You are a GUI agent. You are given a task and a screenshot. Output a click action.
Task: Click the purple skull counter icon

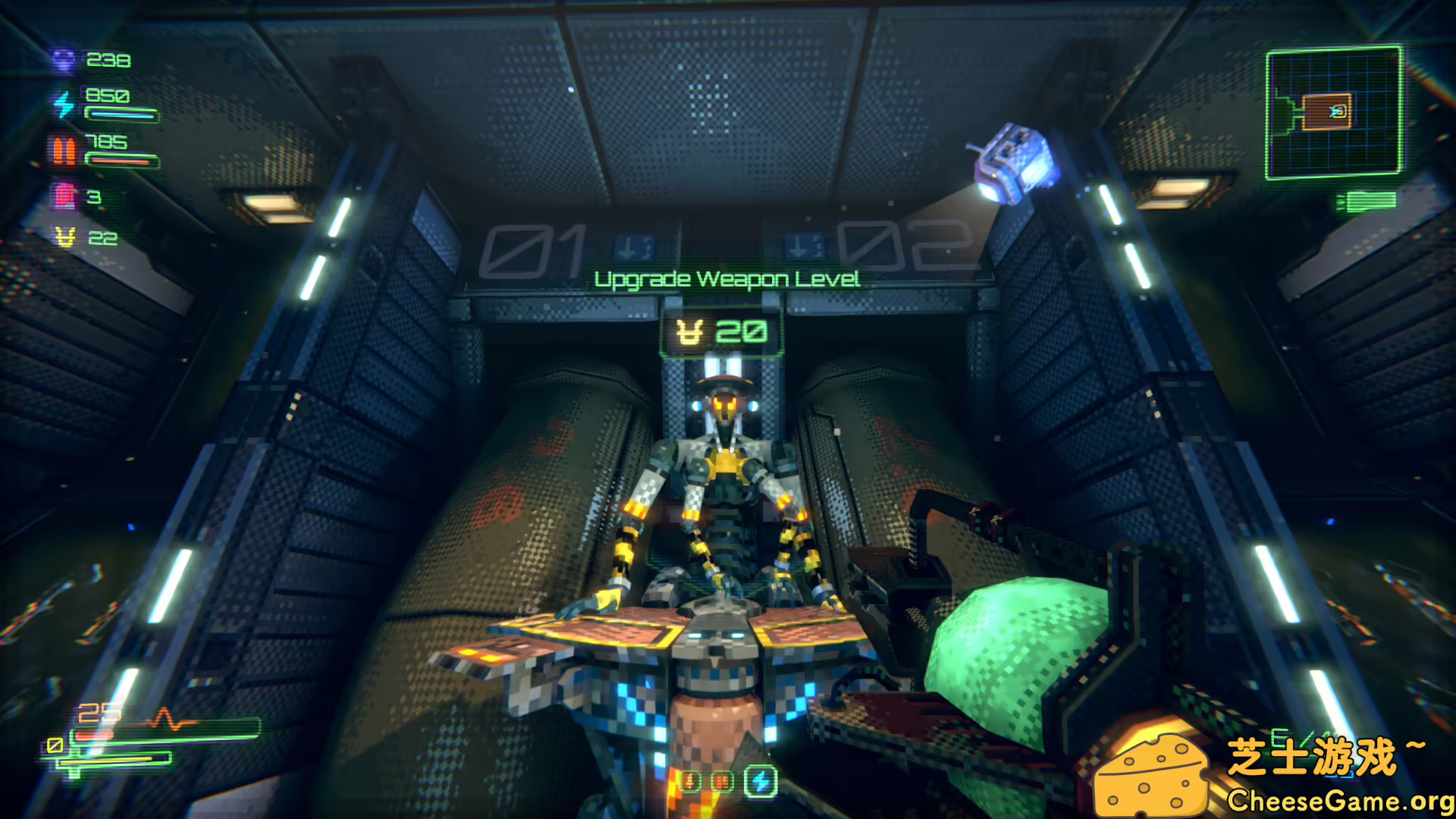(64, 60)
